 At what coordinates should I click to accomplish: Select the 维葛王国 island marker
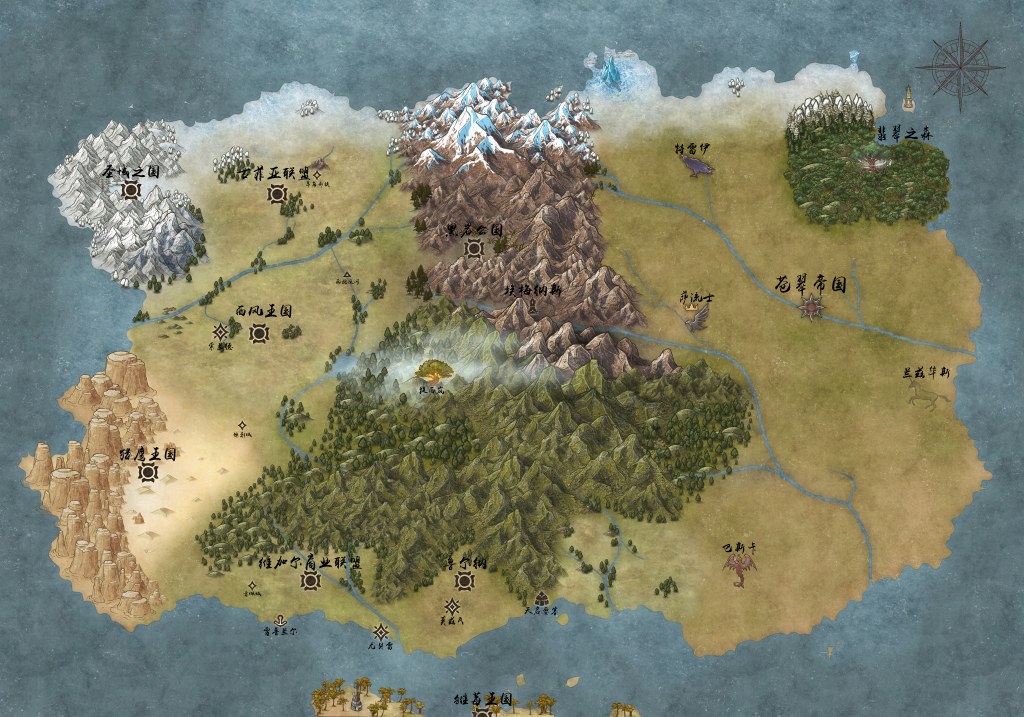(483, 711)
